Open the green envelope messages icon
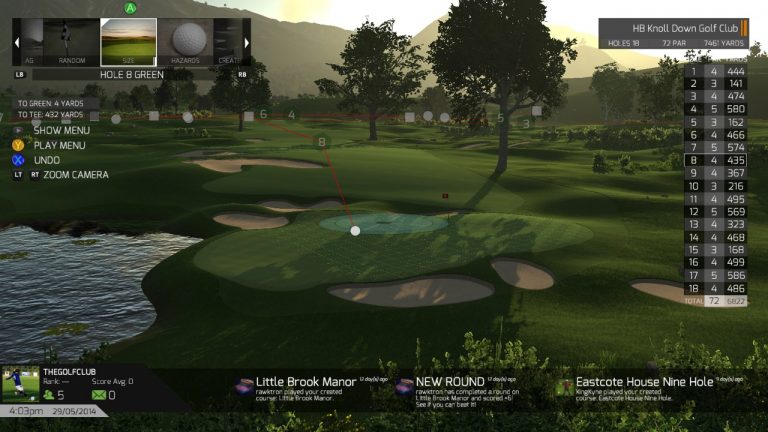768x432 pixels. (100, 395)
